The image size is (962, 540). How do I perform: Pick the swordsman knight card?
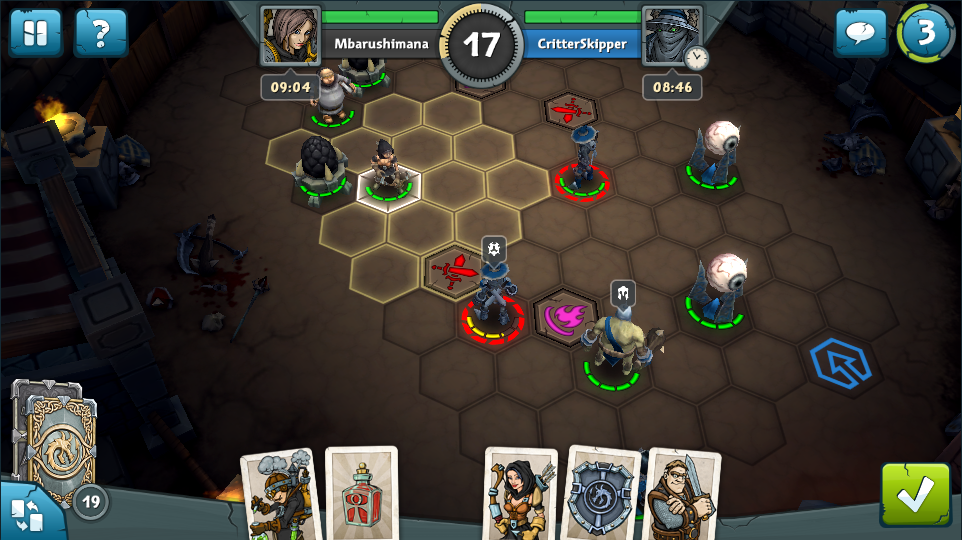click(x=684, y=495)
